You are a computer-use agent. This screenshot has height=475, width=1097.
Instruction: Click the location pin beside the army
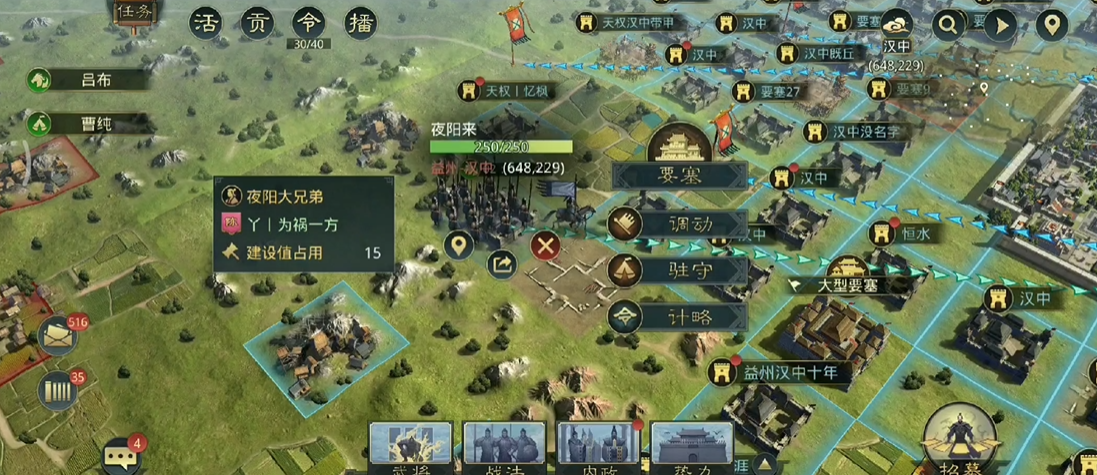pyautogui.click(x=459, y=245)
